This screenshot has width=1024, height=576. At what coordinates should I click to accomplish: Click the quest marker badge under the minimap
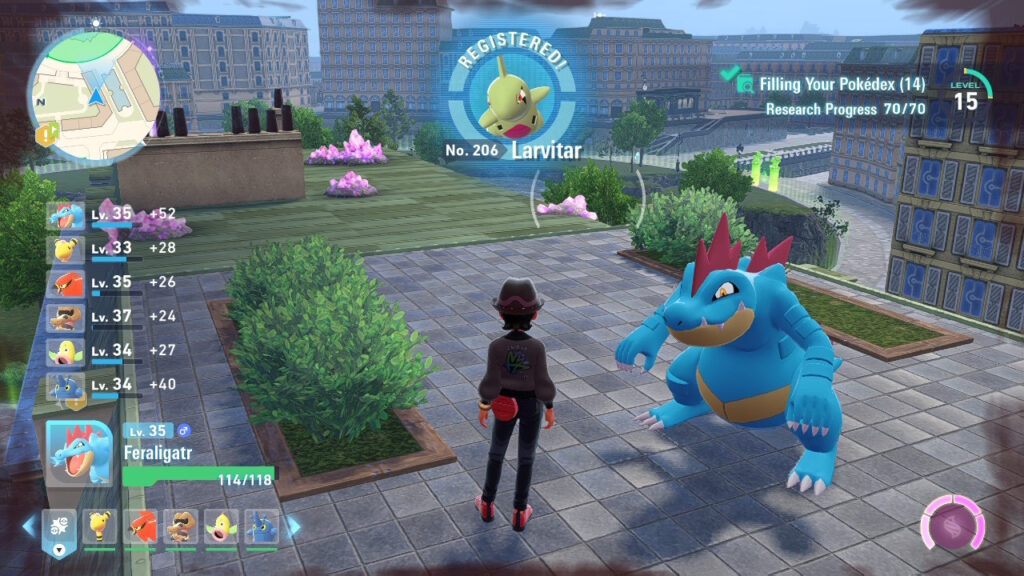coord(44,133)
